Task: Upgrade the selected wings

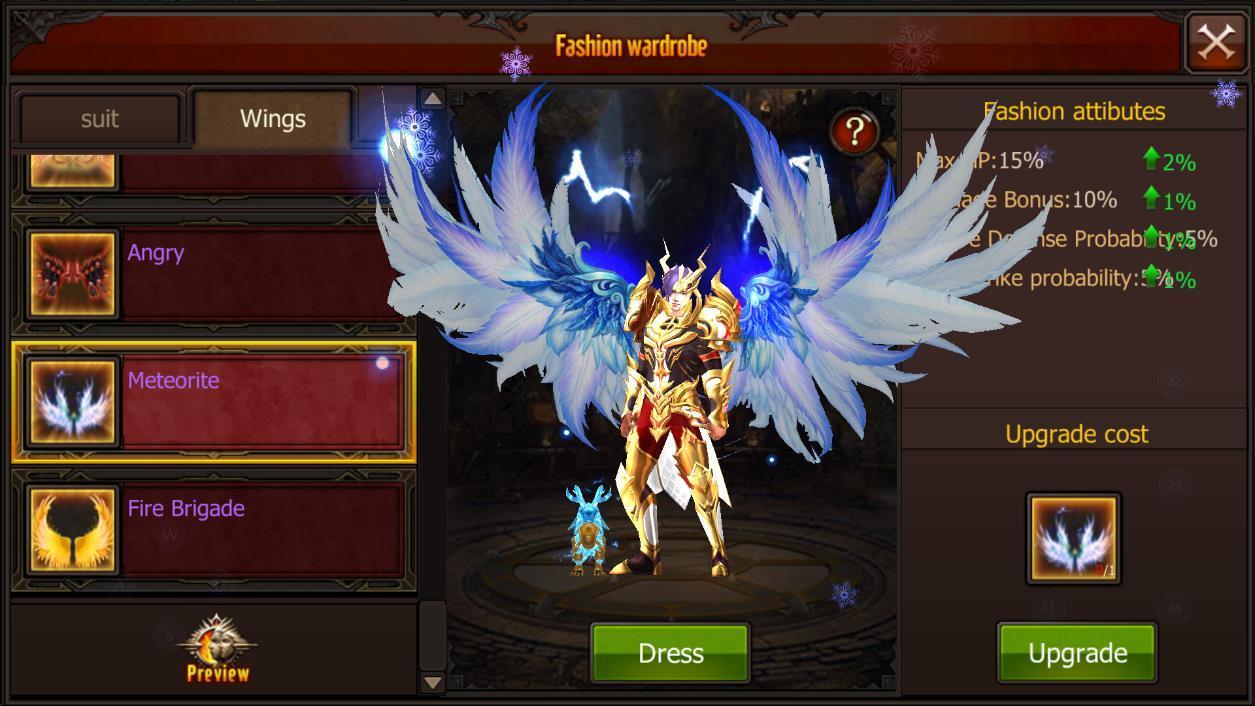Action: point(1077,653)
